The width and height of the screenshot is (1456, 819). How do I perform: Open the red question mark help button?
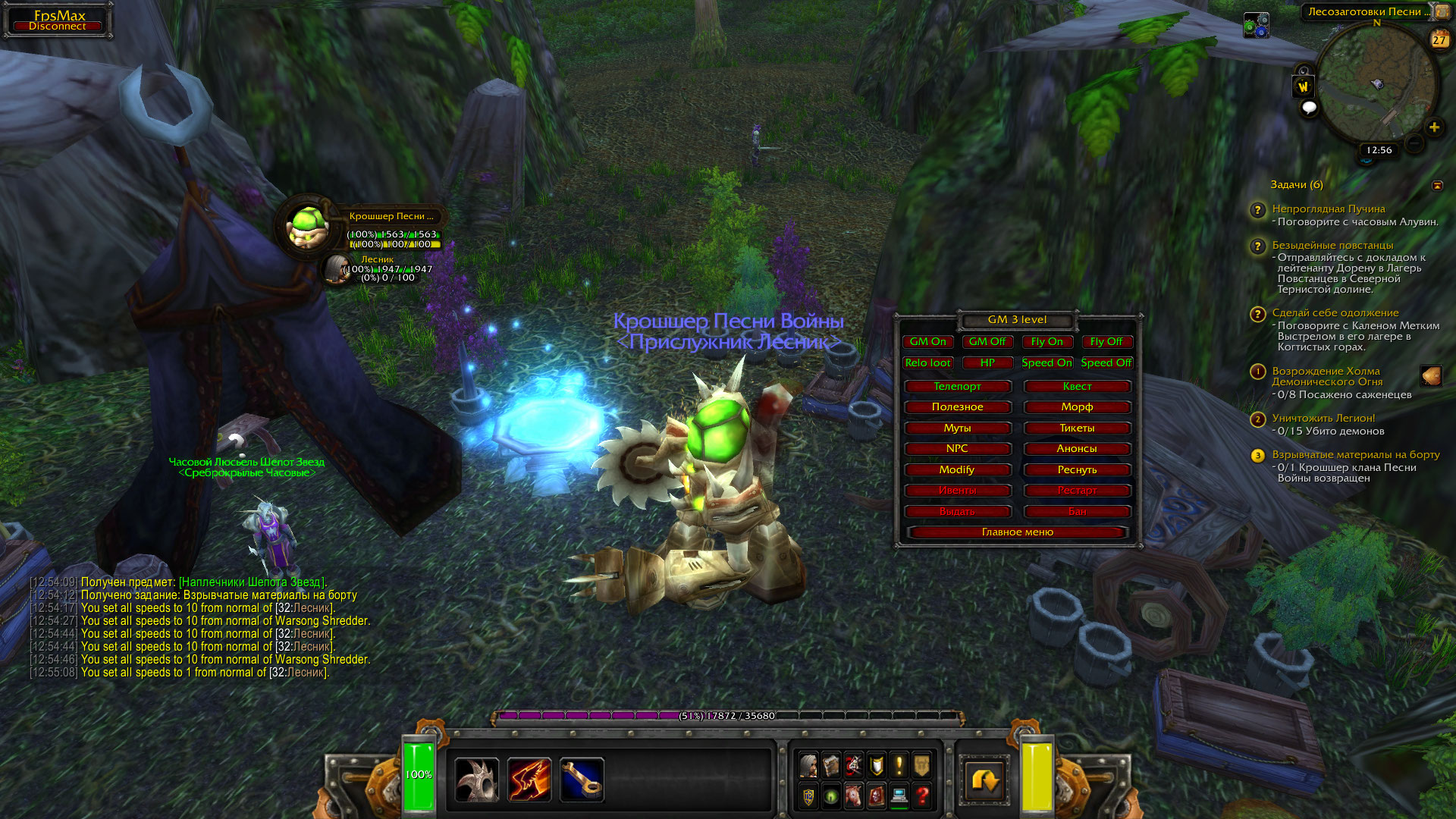tap(922, 796)
